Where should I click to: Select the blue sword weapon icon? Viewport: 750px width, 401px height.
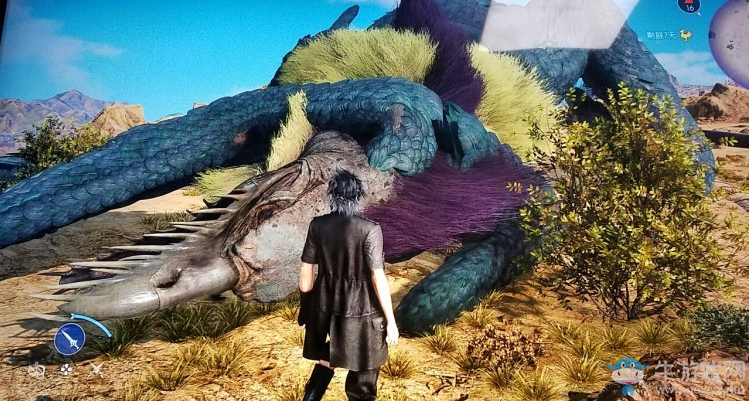point(69,340)
